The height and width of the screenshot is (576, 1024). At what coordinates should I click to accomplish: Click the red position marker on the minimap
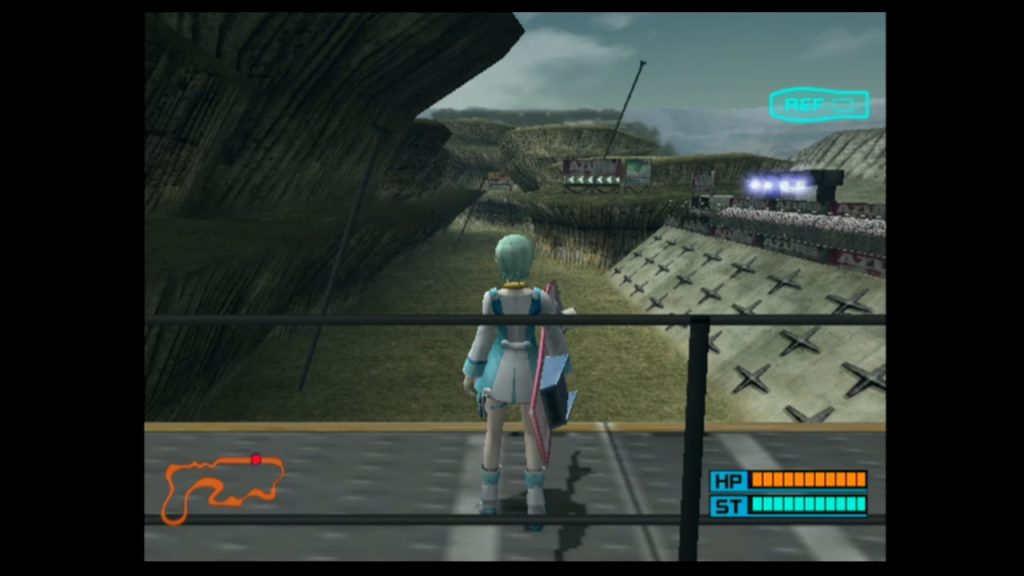coord(256,459)
